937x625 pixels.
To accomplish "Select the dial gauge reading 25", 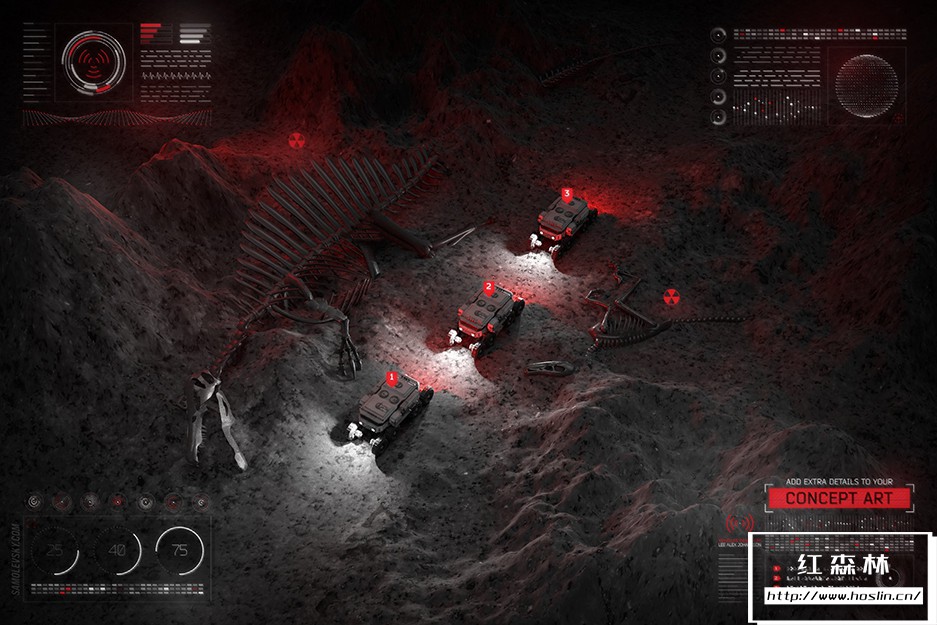I will [x=56, y=550].
